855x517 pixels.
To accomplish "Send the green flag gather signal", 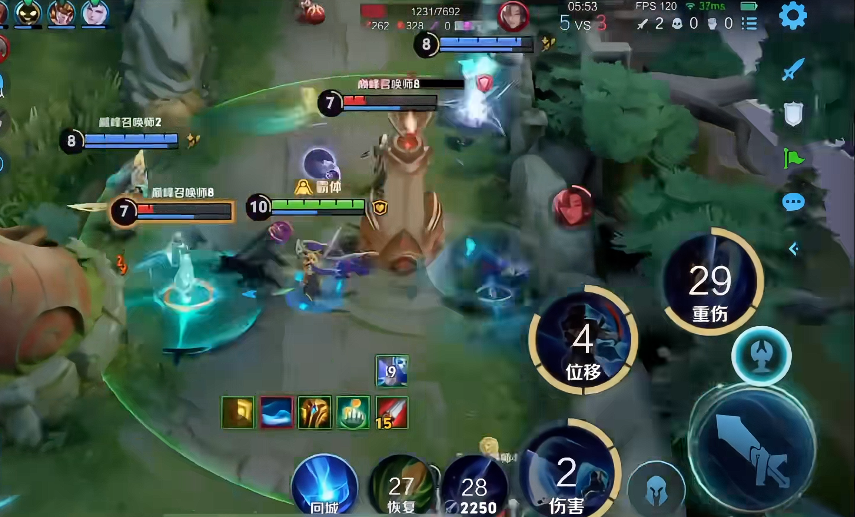I will [x=793, y=158].
